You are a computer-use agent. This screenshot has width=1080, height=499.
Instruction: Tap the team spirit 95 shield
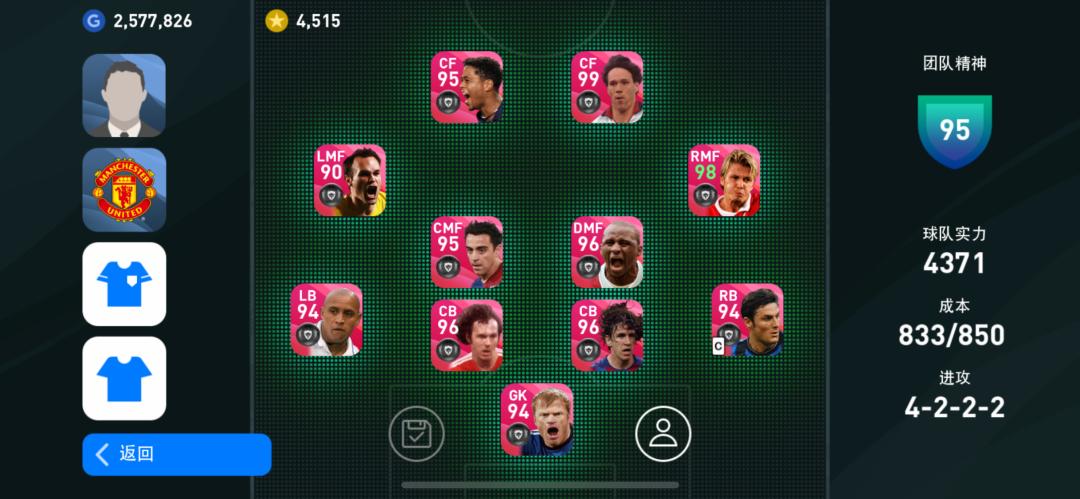coord(955,130)
